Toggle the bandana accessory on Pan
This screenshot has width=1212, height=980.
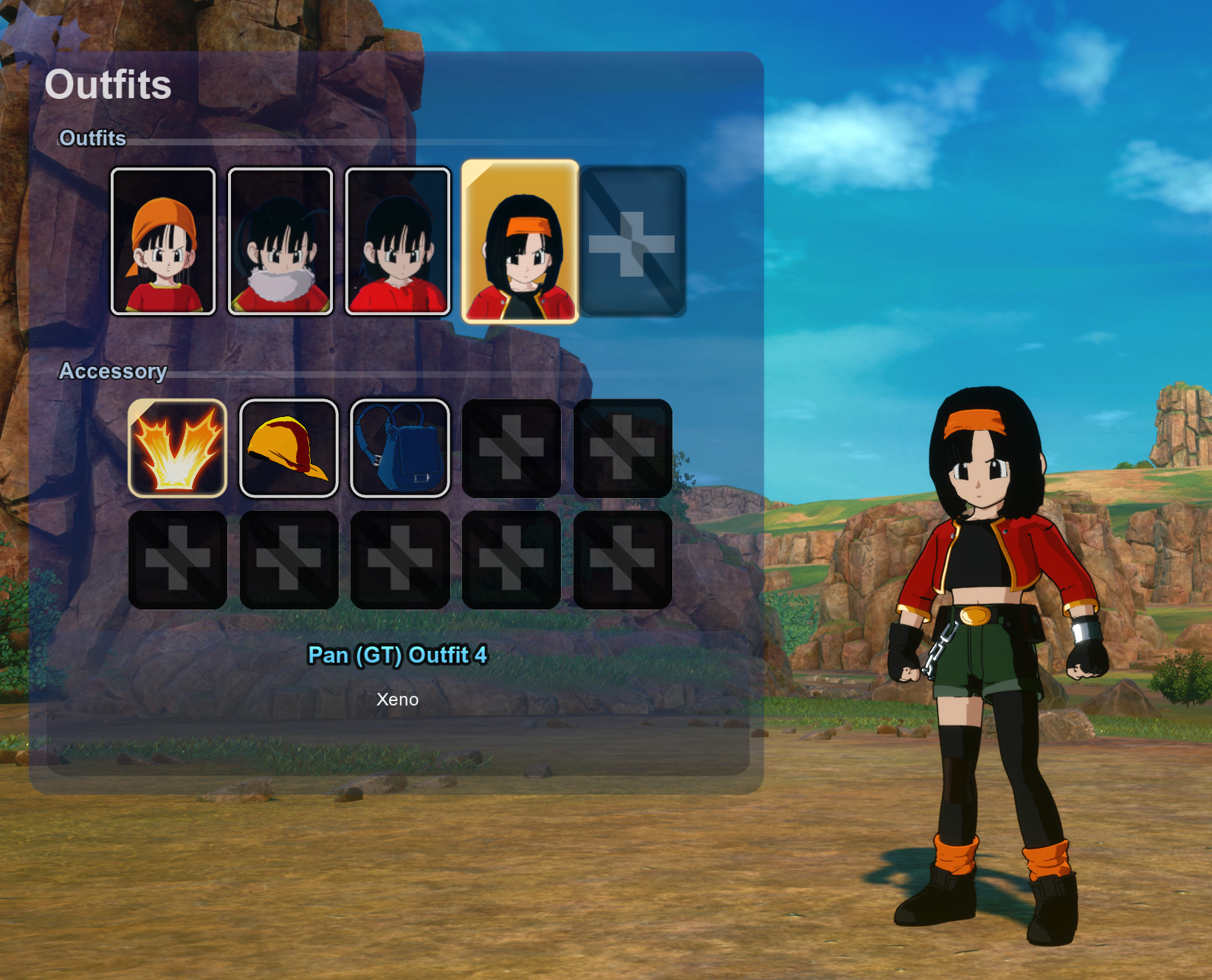[289, 447]
